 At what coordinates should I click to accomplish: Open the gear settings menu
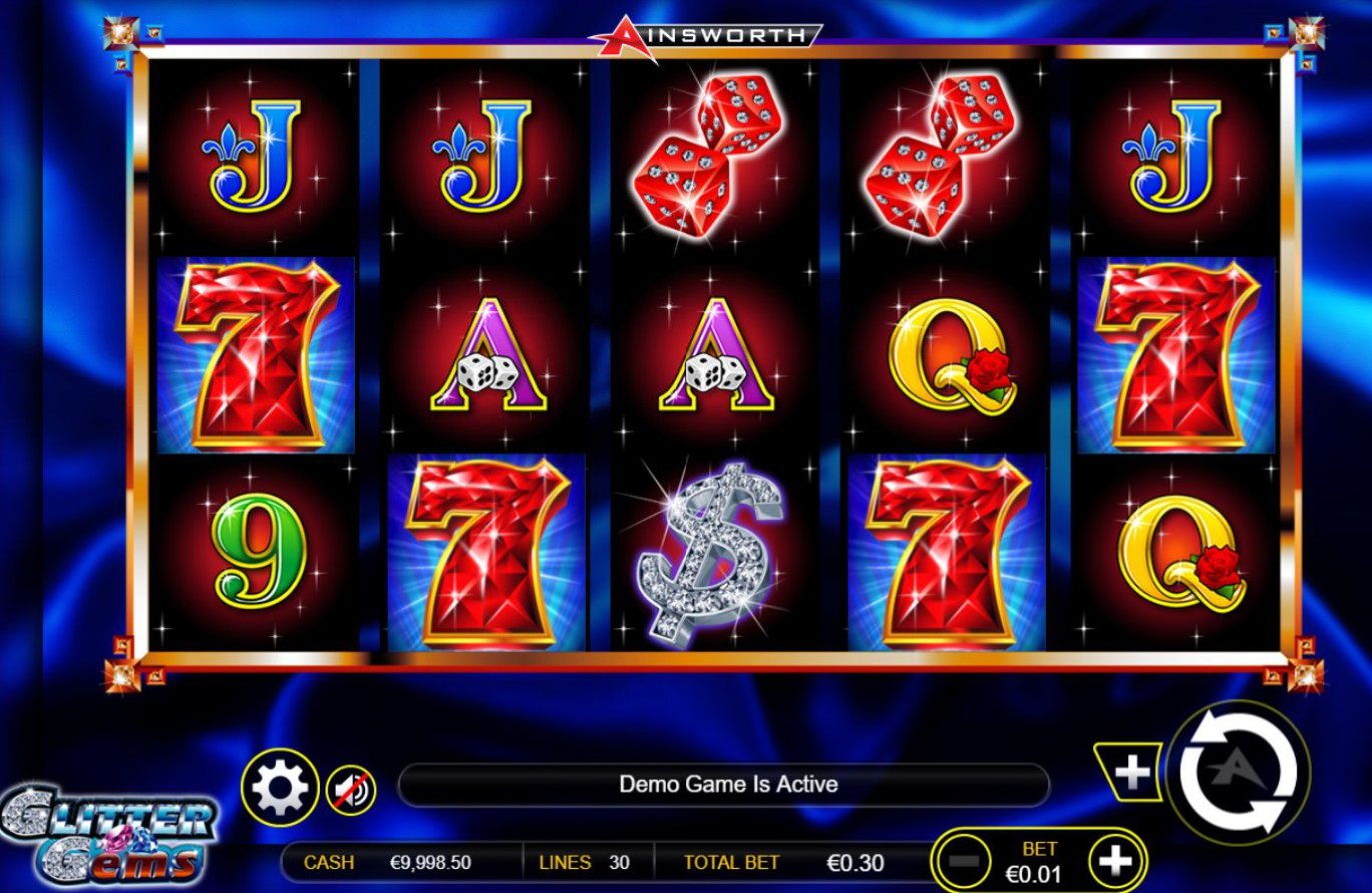click(279, 788)
